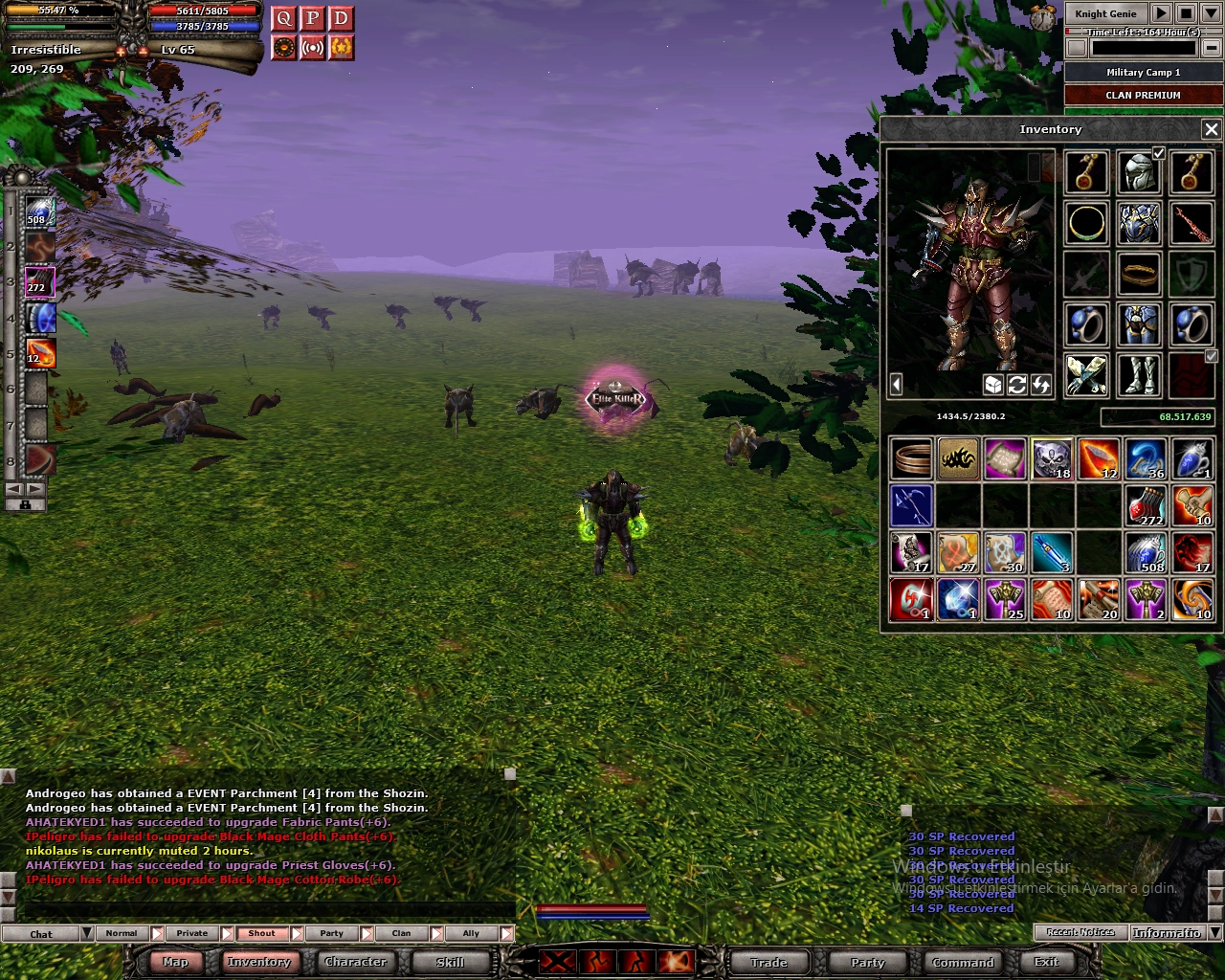Select the boots equipment slot

pyautogui.click(x=1139, y=374)
